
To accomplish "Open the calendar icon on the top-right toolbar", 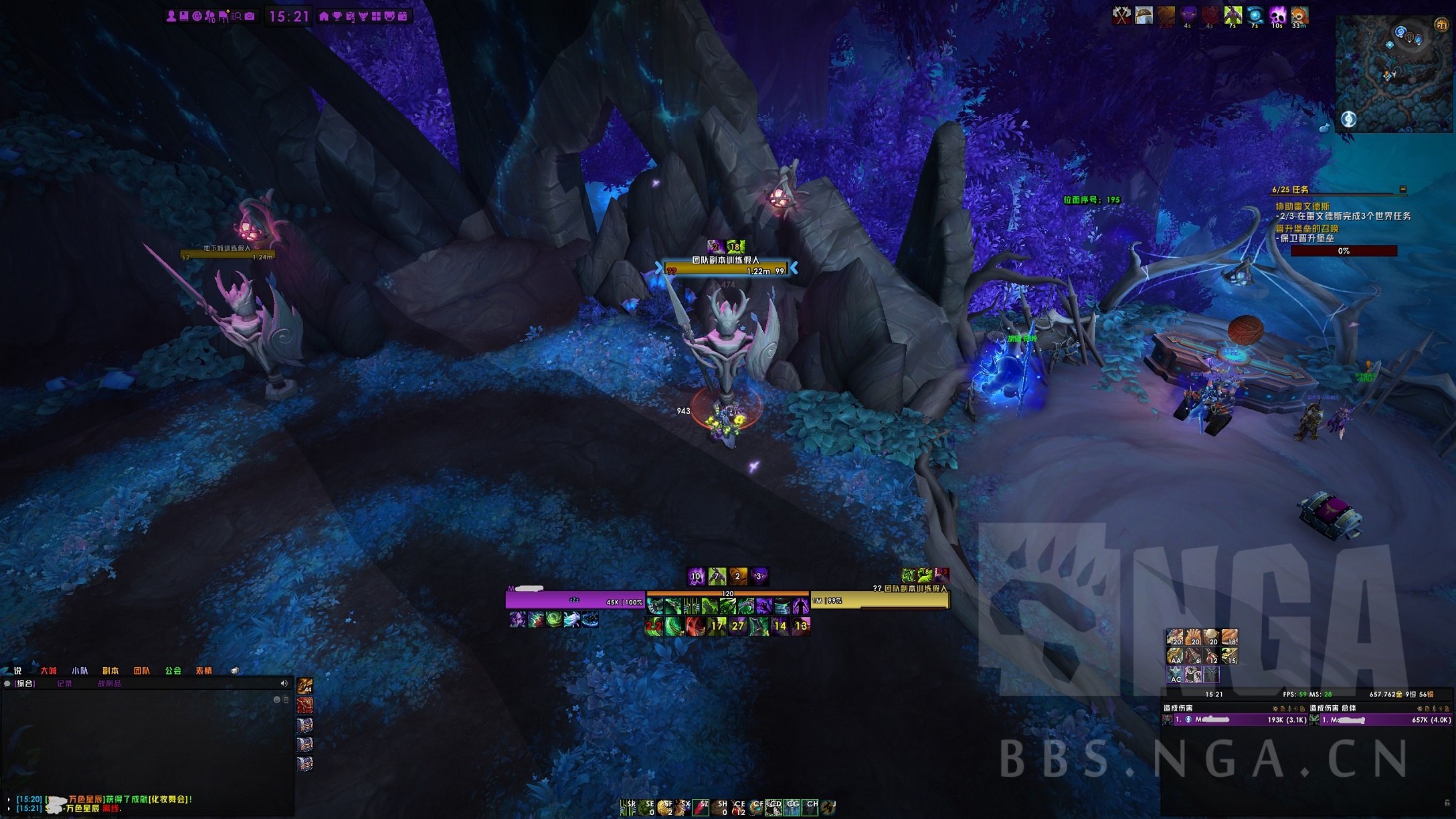I will pos(403,15).
